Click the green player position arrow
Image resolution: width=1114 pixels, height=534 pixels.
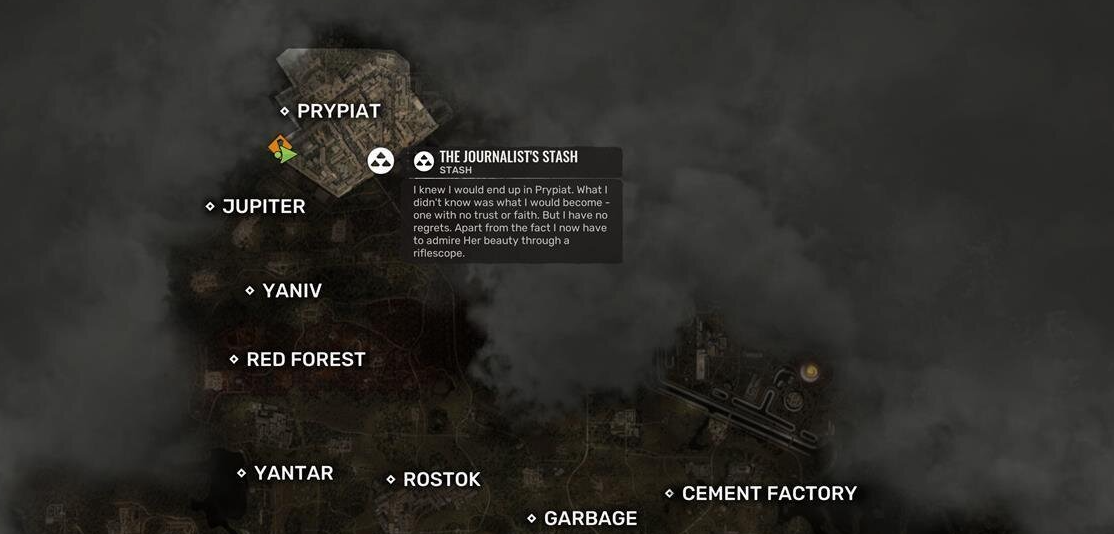(x=288, y=155)
